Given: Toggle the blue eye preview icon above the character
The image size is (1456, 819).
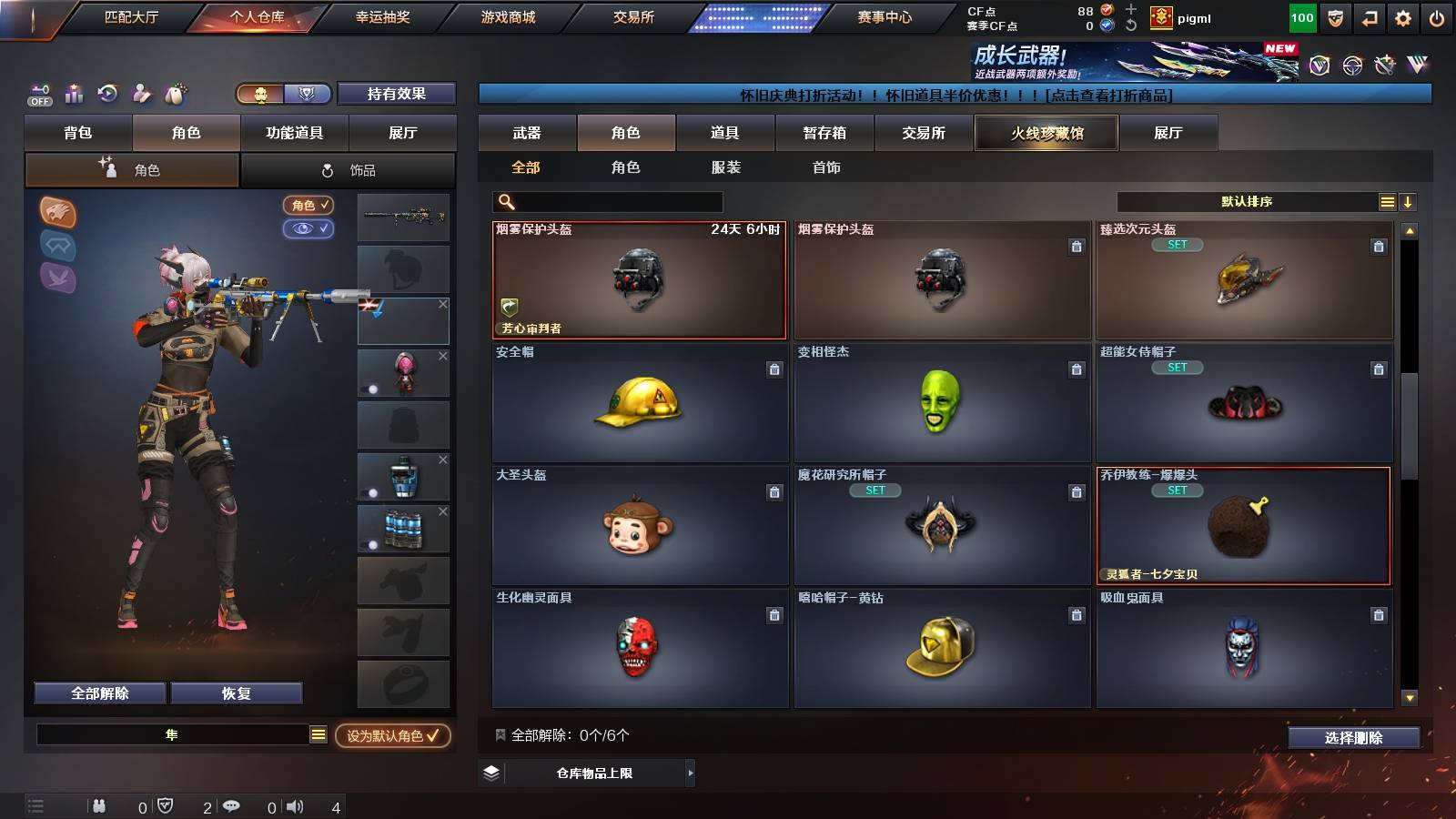Looking at the screenshot, I should (308, 229).
